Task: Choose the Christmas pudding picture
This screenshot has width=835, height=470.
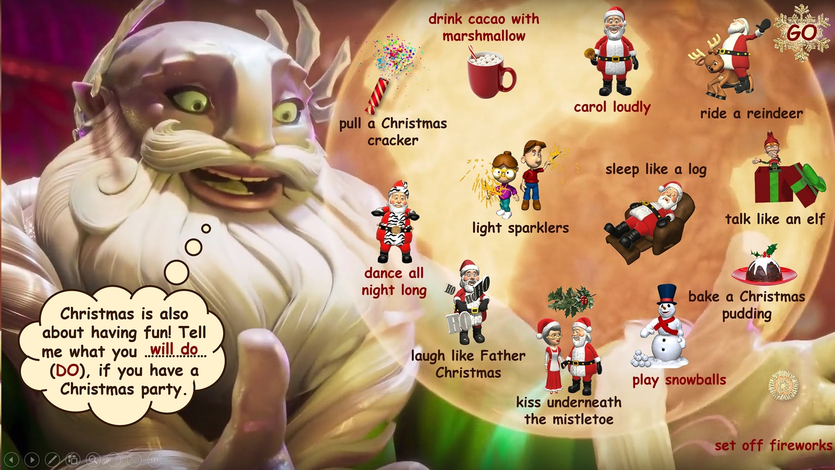Action: pos(765,267)
